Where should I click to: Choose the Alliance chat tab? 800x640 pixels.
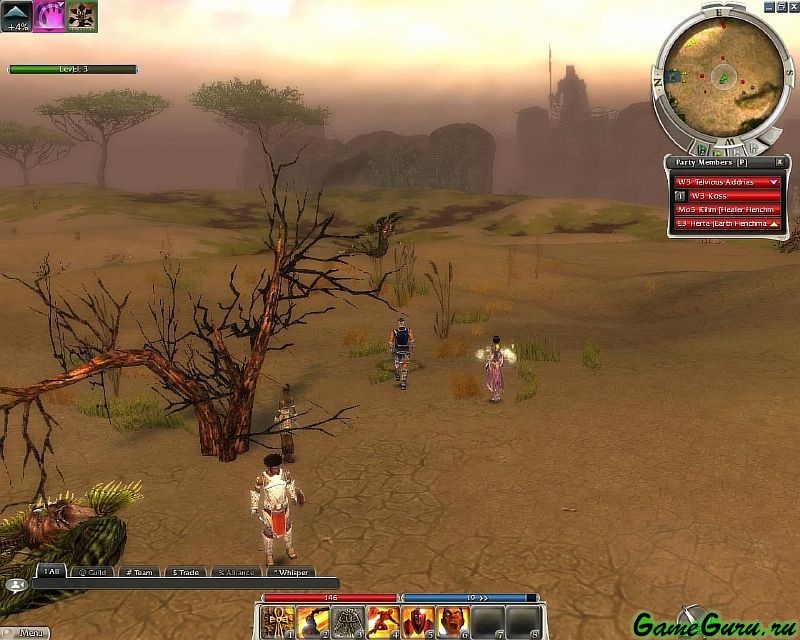pyautogui.click(x=237, y=572)
